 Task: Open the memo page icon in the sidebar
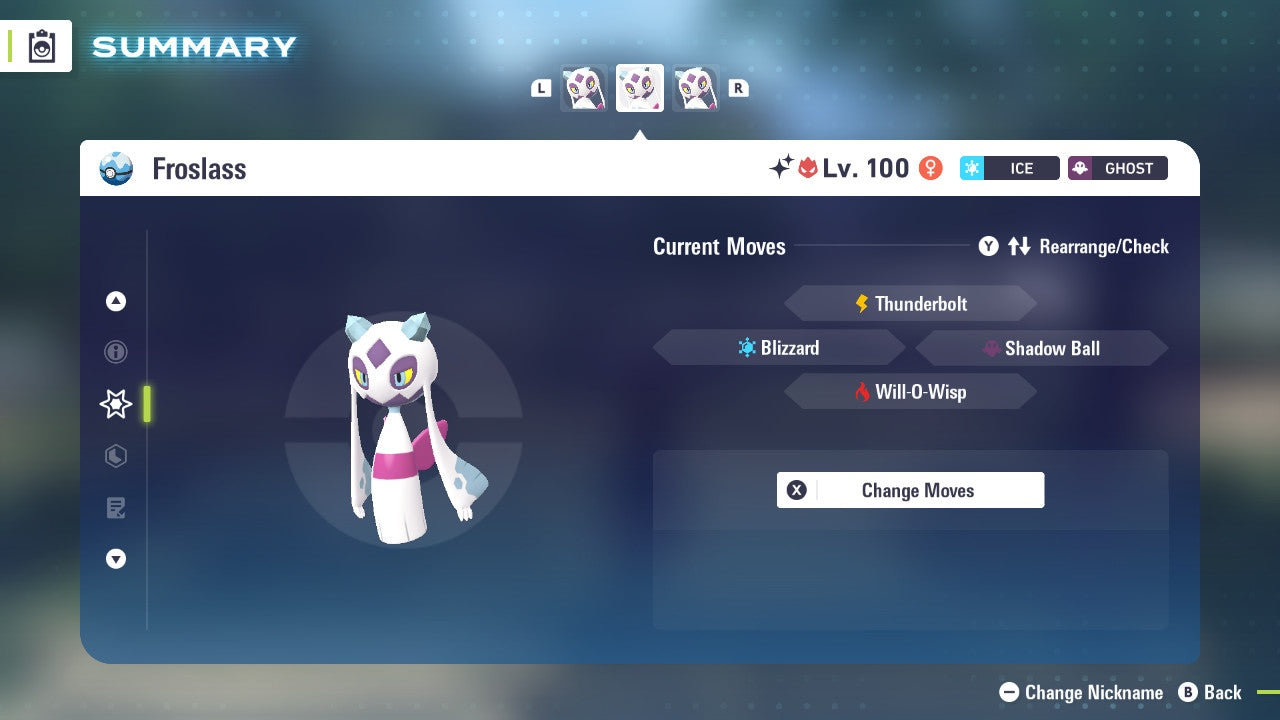pyautogui.click(x=115, y=508)
